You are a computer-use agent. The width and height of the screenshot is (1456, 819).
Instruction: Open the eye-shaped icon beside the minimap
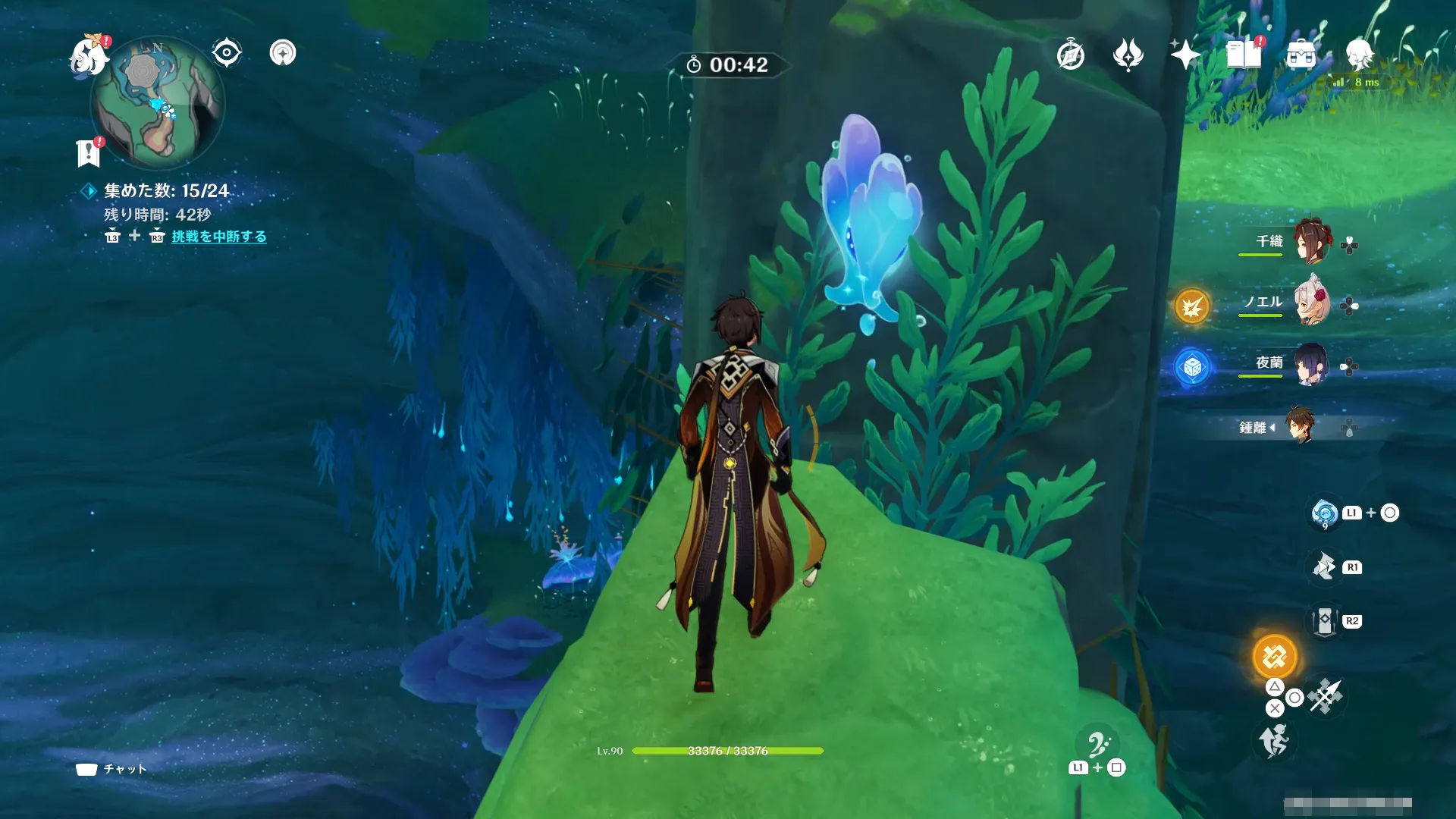226,53
